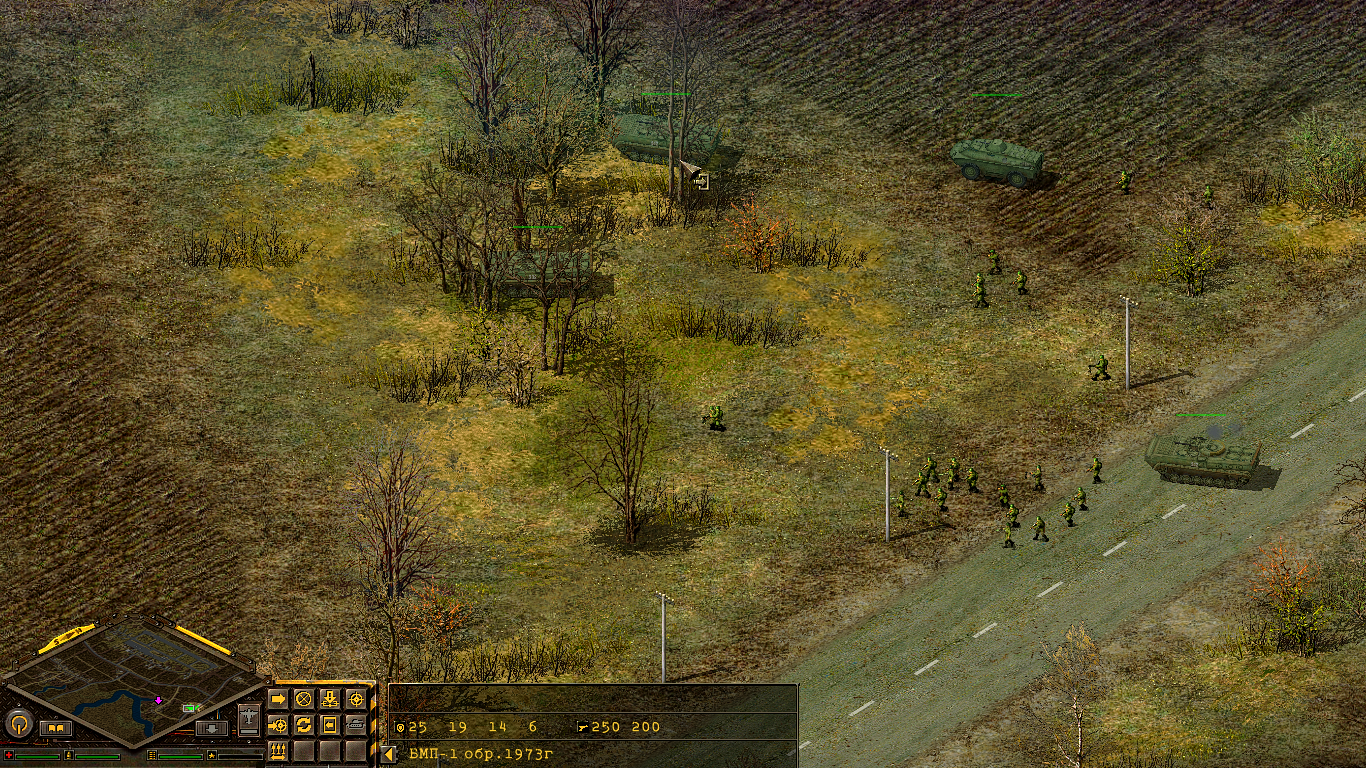This screenshot has height=768, width=1366.
Task: Click the book icon beside the minimap
Action: click(x=56, y=728)
